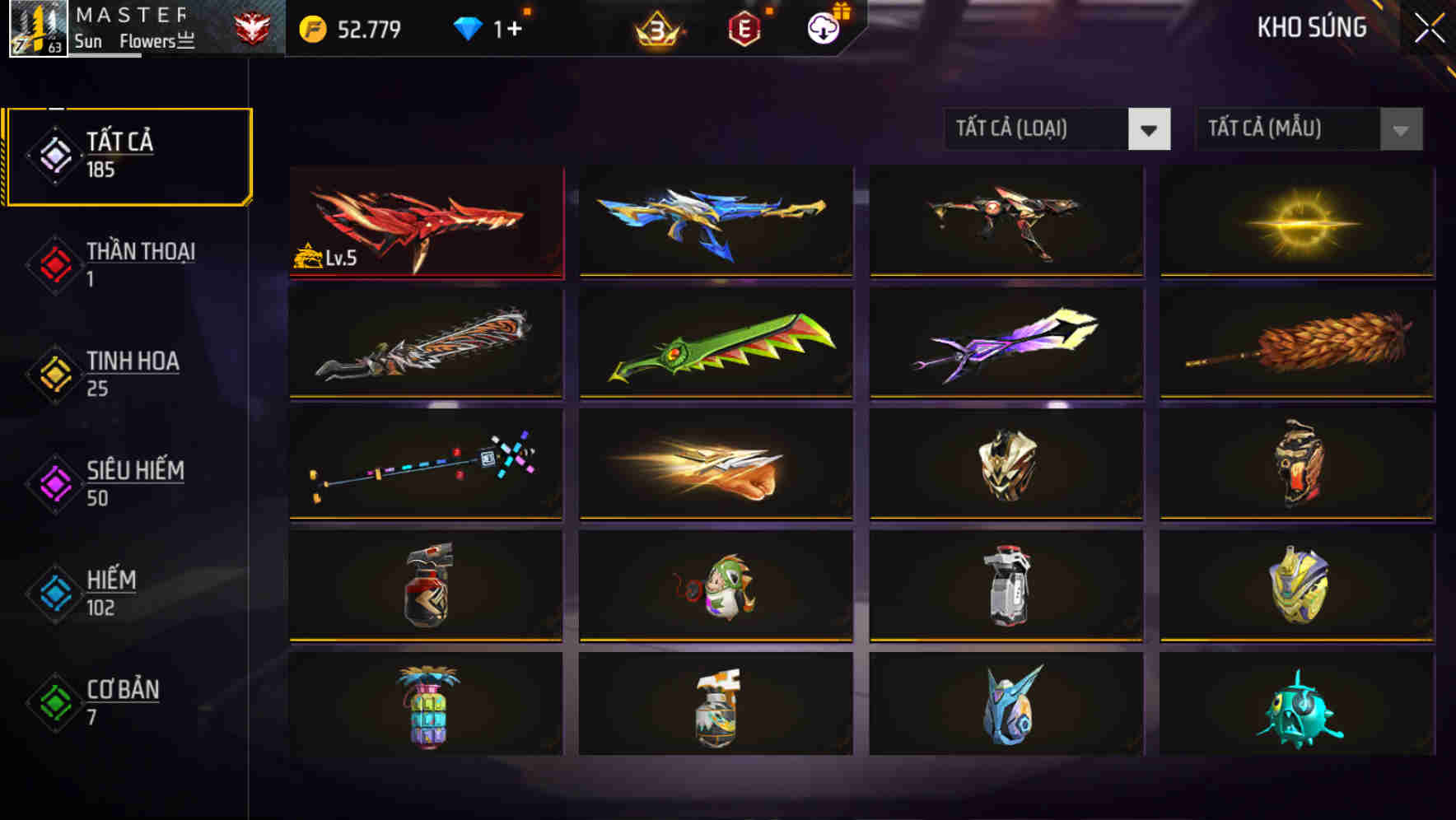Click the diamond currency icon

[468, 27]
